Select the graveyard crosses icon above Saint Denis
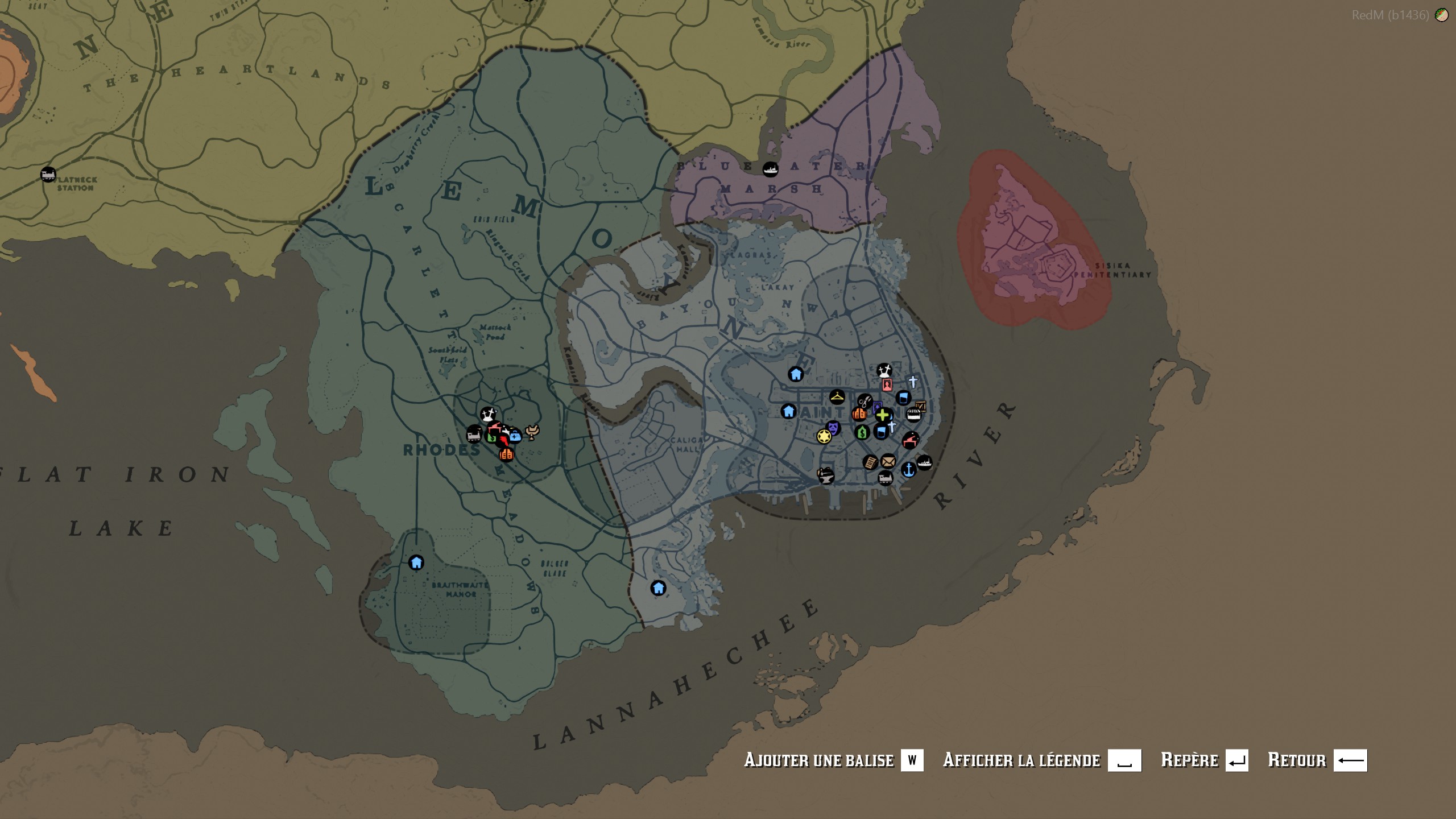The height and width of the screenshot is (819, 1456). click(x=885, y=371)
